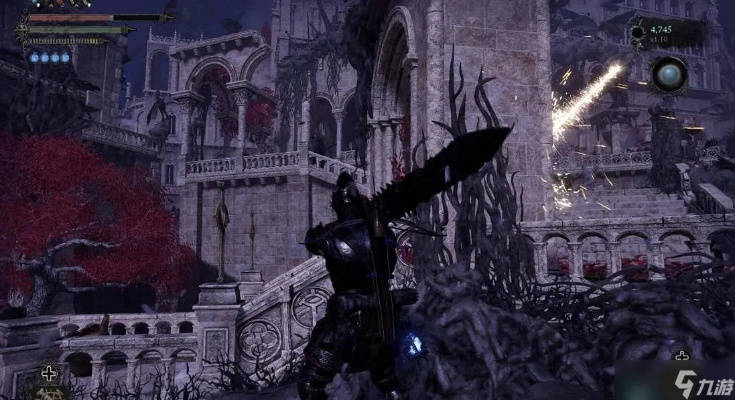Click the dark vigor orb icon
Screen dimensions: 735x400
point(637,34)
